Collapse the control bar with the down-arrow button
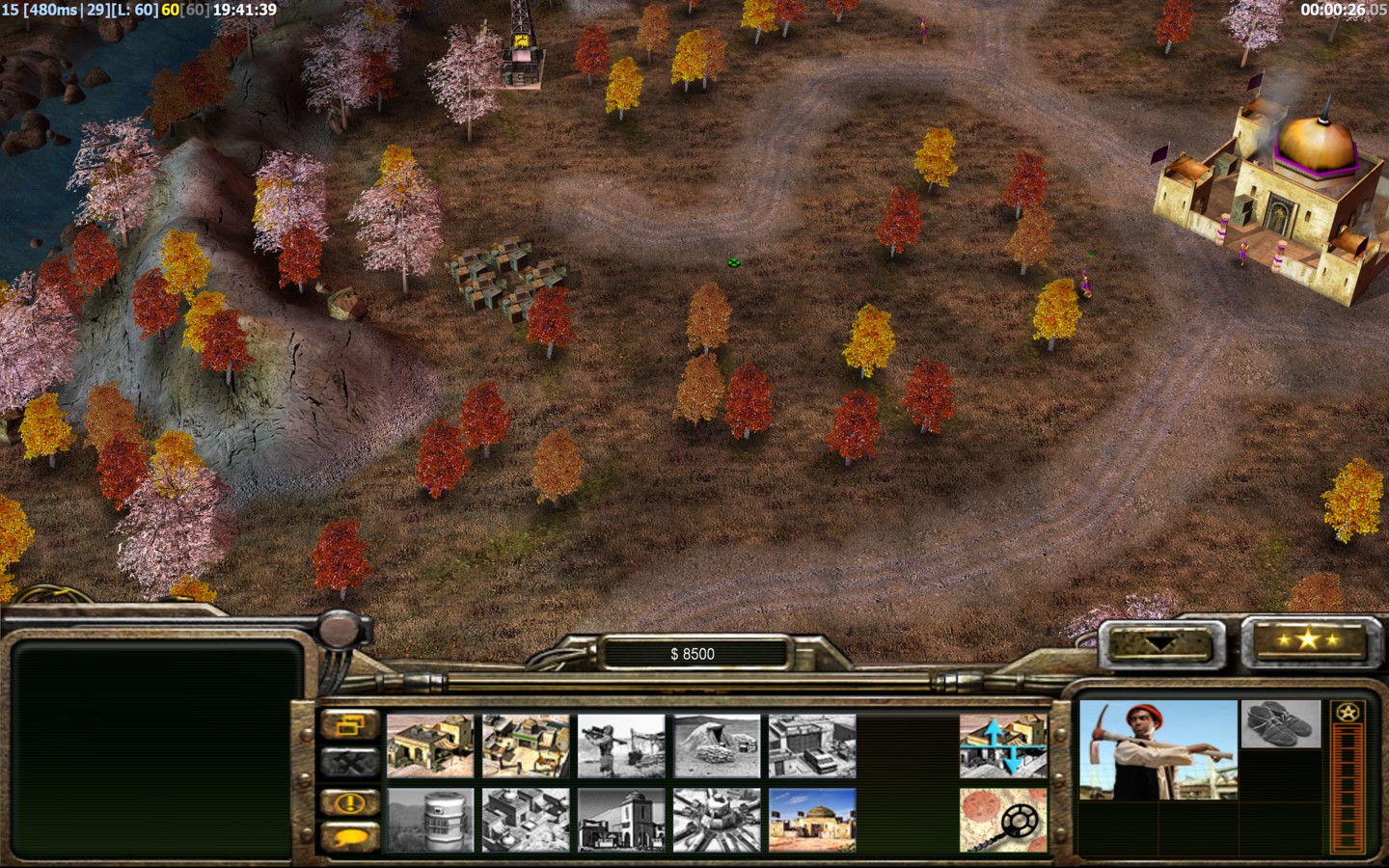Viewport: 1389px width, 868px height. click(x=1158, y=641)
